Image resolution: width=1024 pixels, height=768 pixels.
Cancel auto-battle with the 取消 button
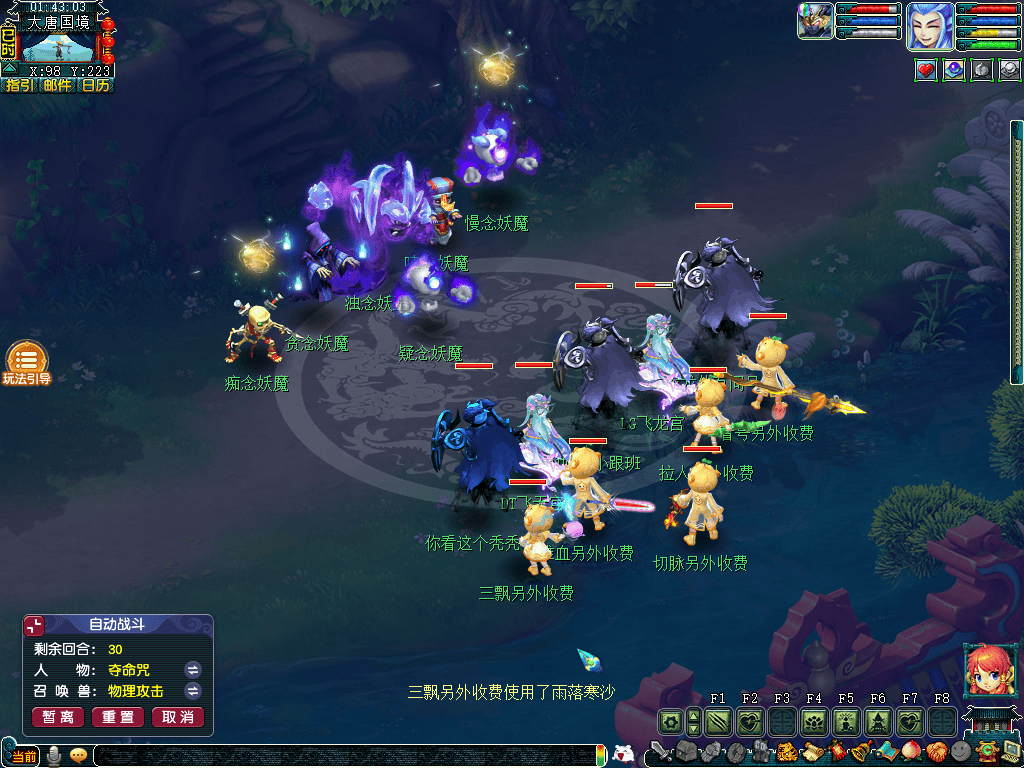[177, 717]
